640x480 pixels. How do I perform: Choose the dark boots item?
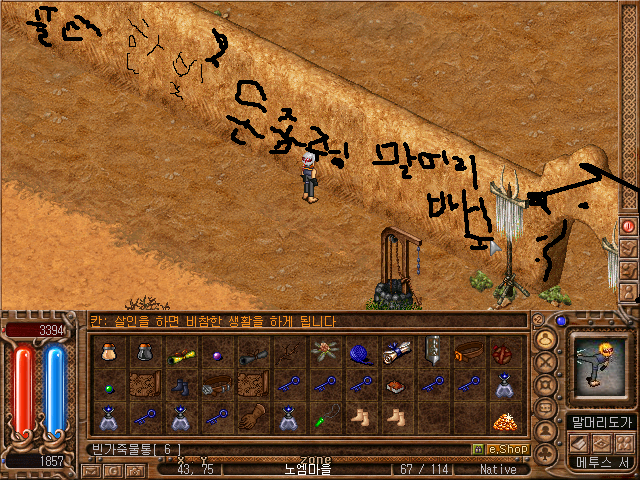180,385
